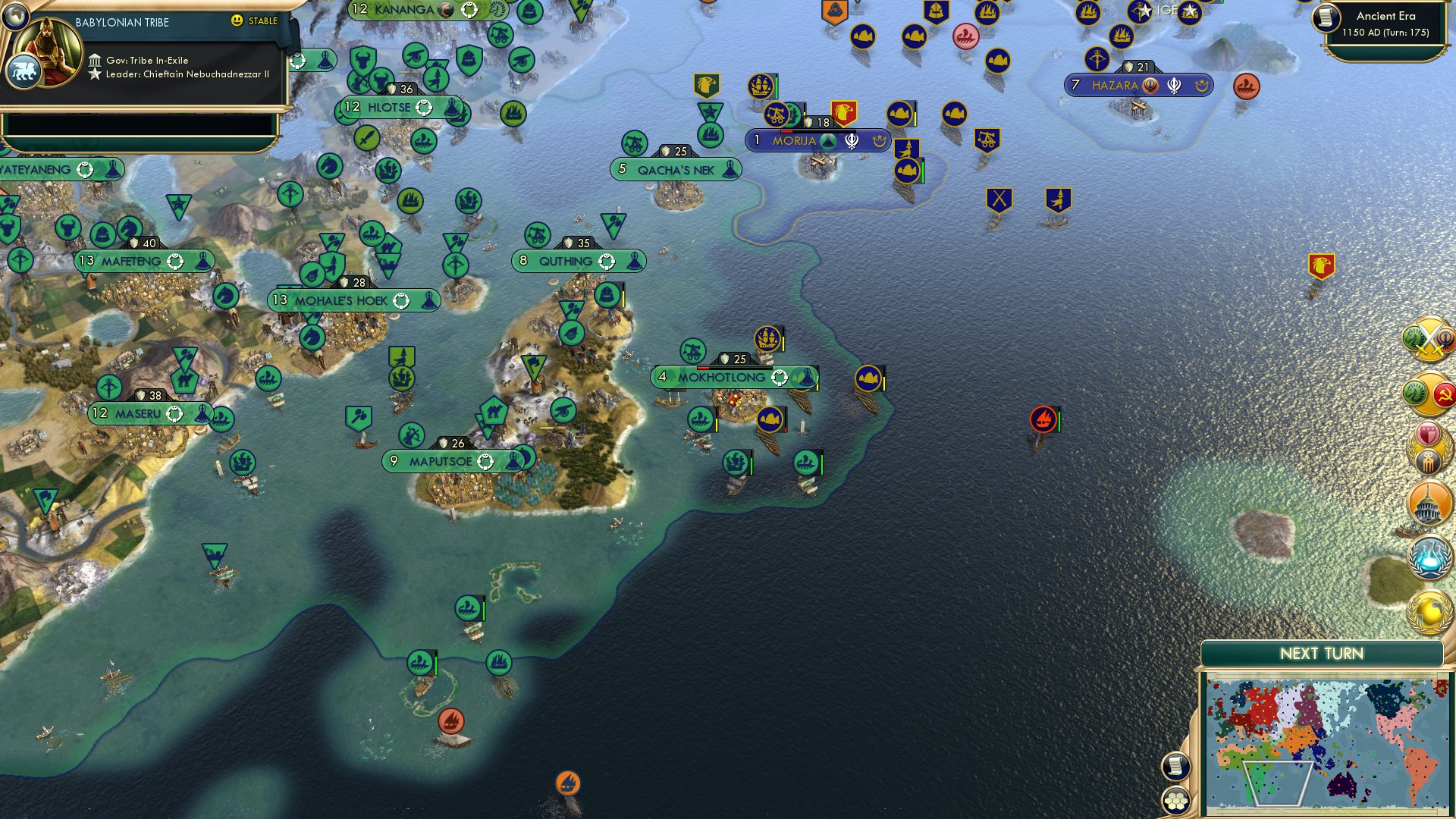Select the Hazara city banner
This screenshot has height=819, width=1456.
(x=1115, y=85)
